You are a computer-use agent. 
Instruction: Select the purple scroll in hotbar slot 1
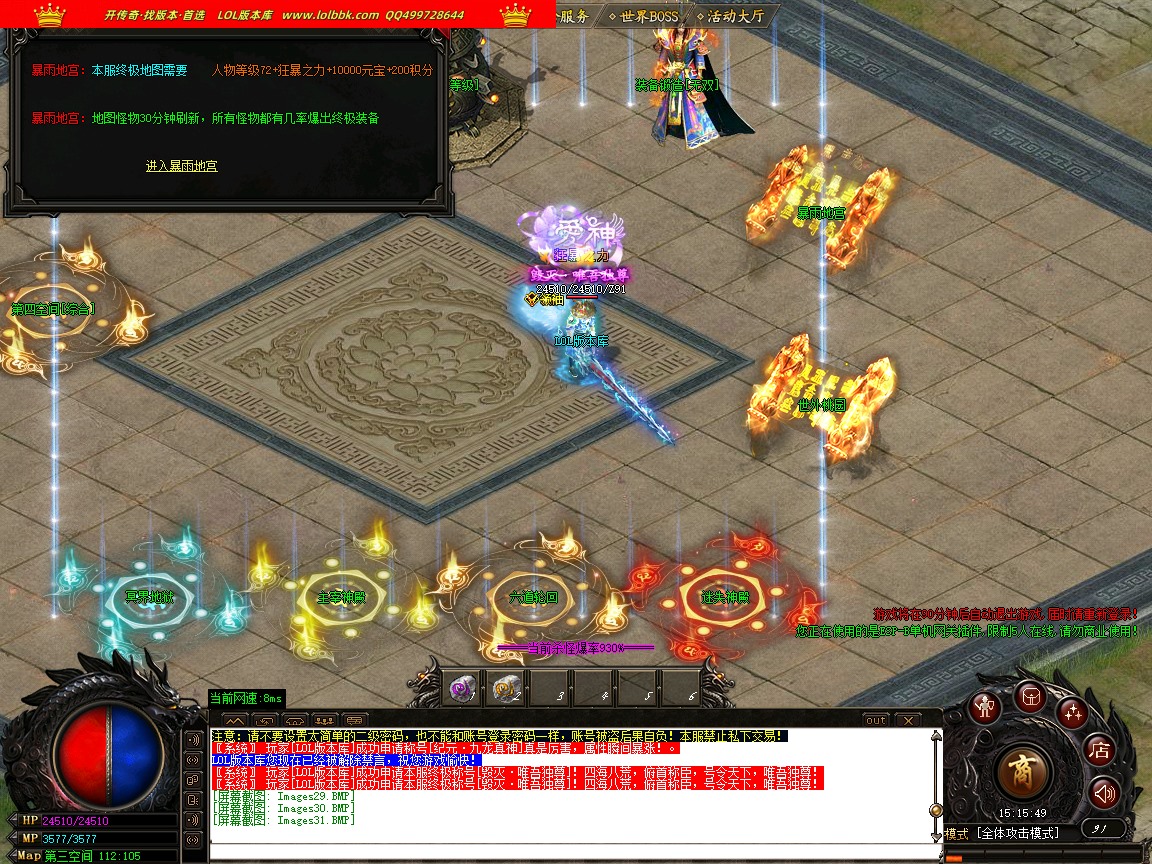click(461, 687)
